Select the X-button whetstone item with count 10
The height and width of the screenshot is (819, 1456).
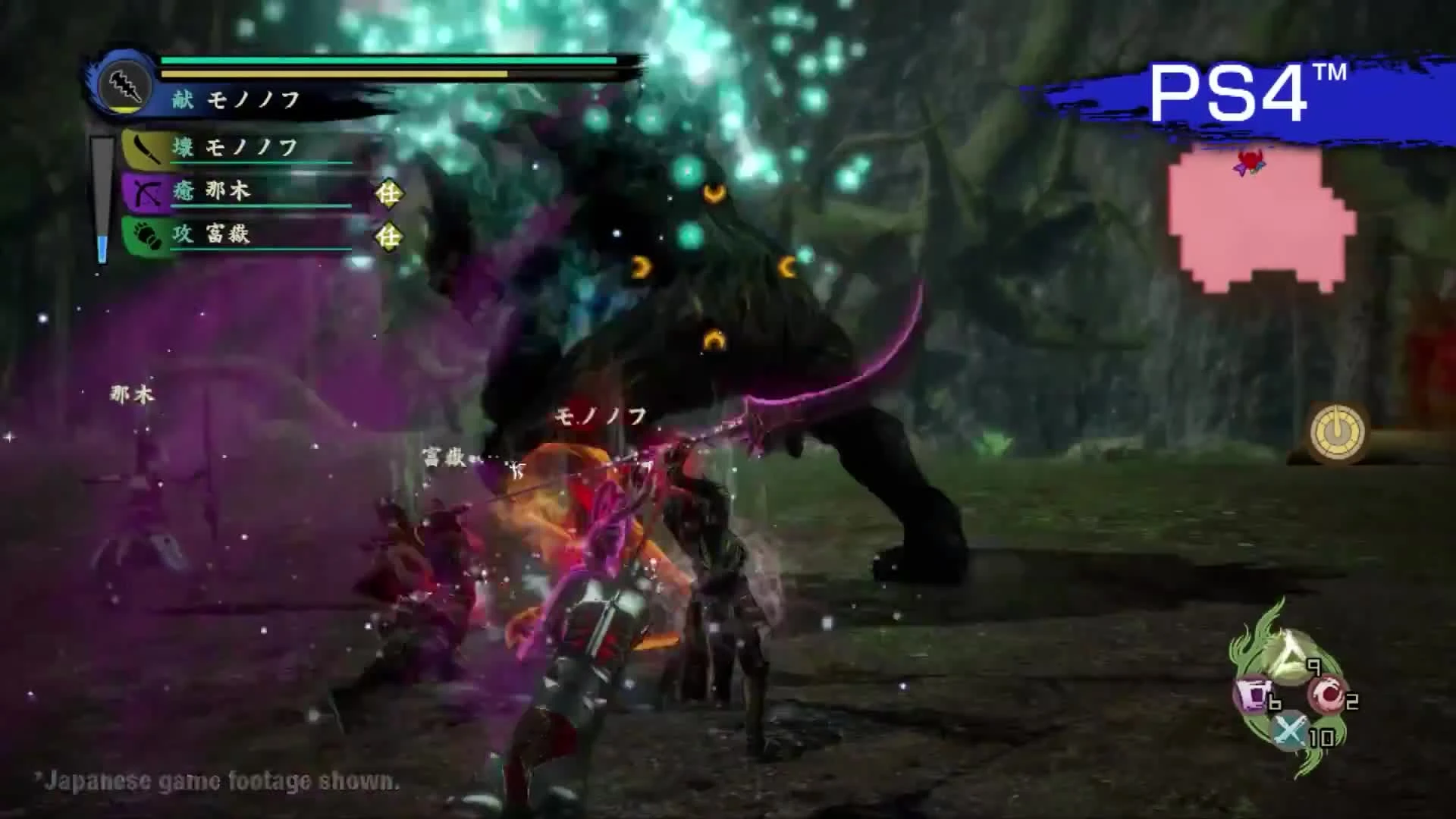point(1289,731)
